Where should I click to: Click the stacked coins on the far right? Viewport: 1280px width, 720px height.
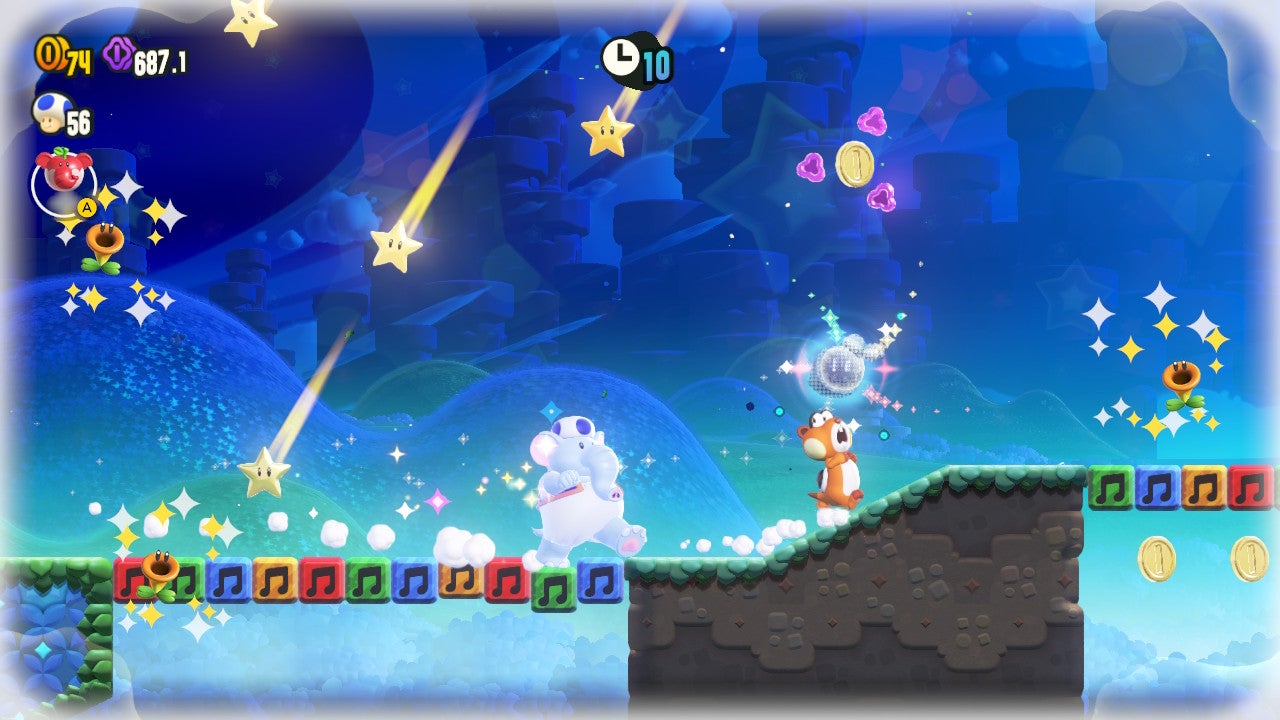[1249, 558]
